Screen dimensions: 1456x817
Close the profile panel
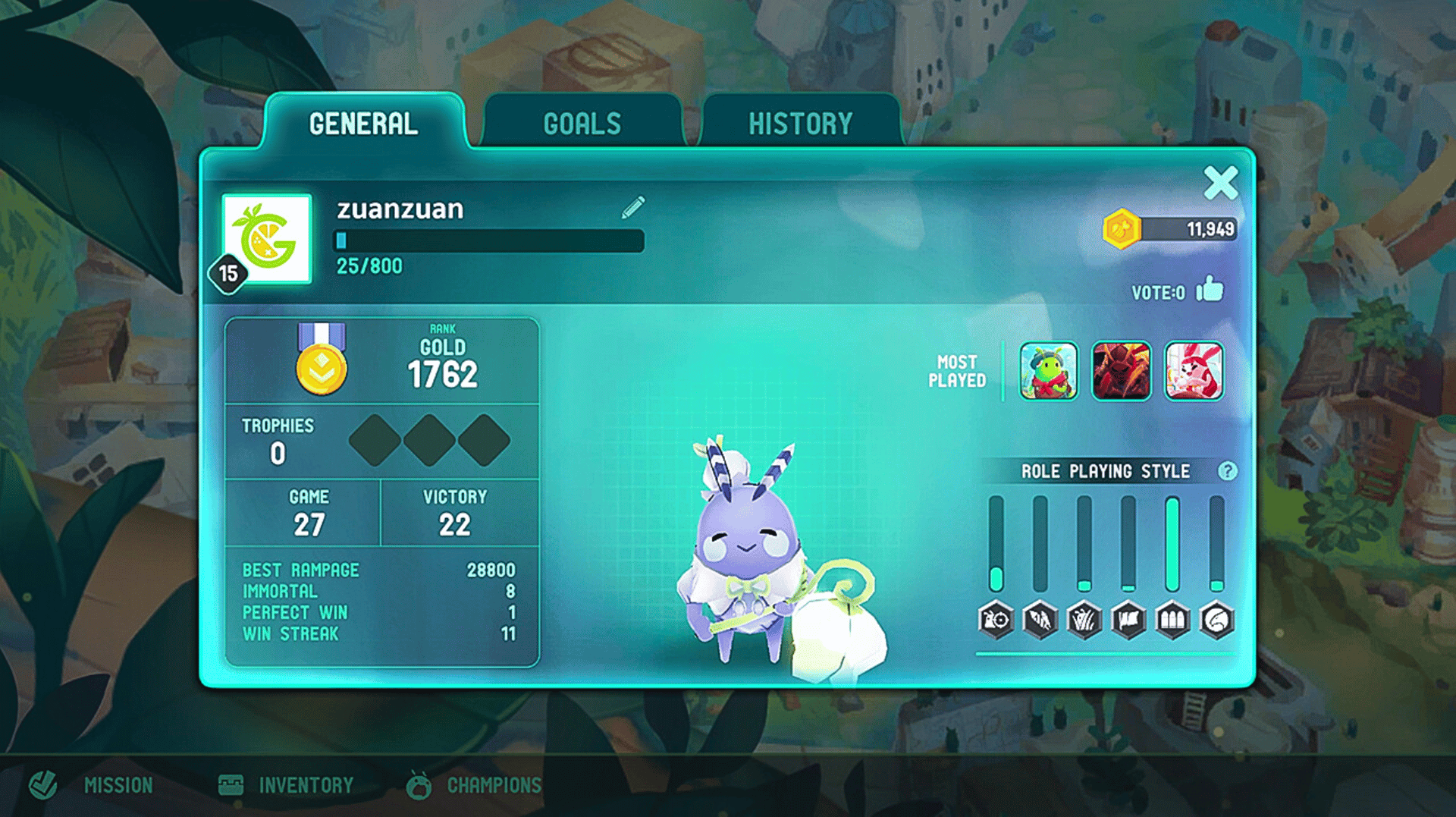(x=1220, y=183)
